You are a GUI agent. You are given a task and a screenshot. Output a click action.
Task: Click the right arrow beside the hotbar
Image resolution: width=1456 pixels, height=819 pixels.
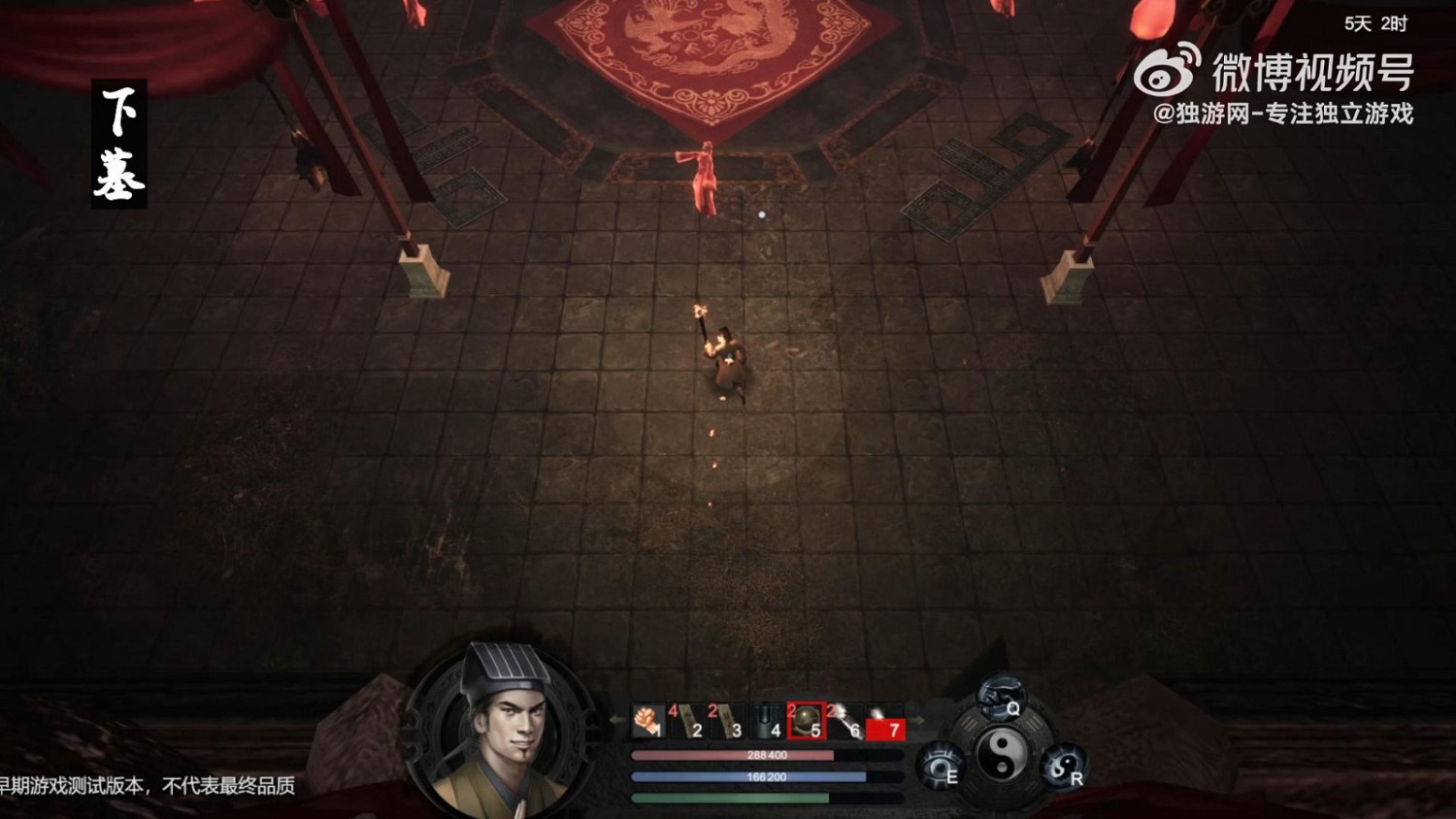(917, 720)
